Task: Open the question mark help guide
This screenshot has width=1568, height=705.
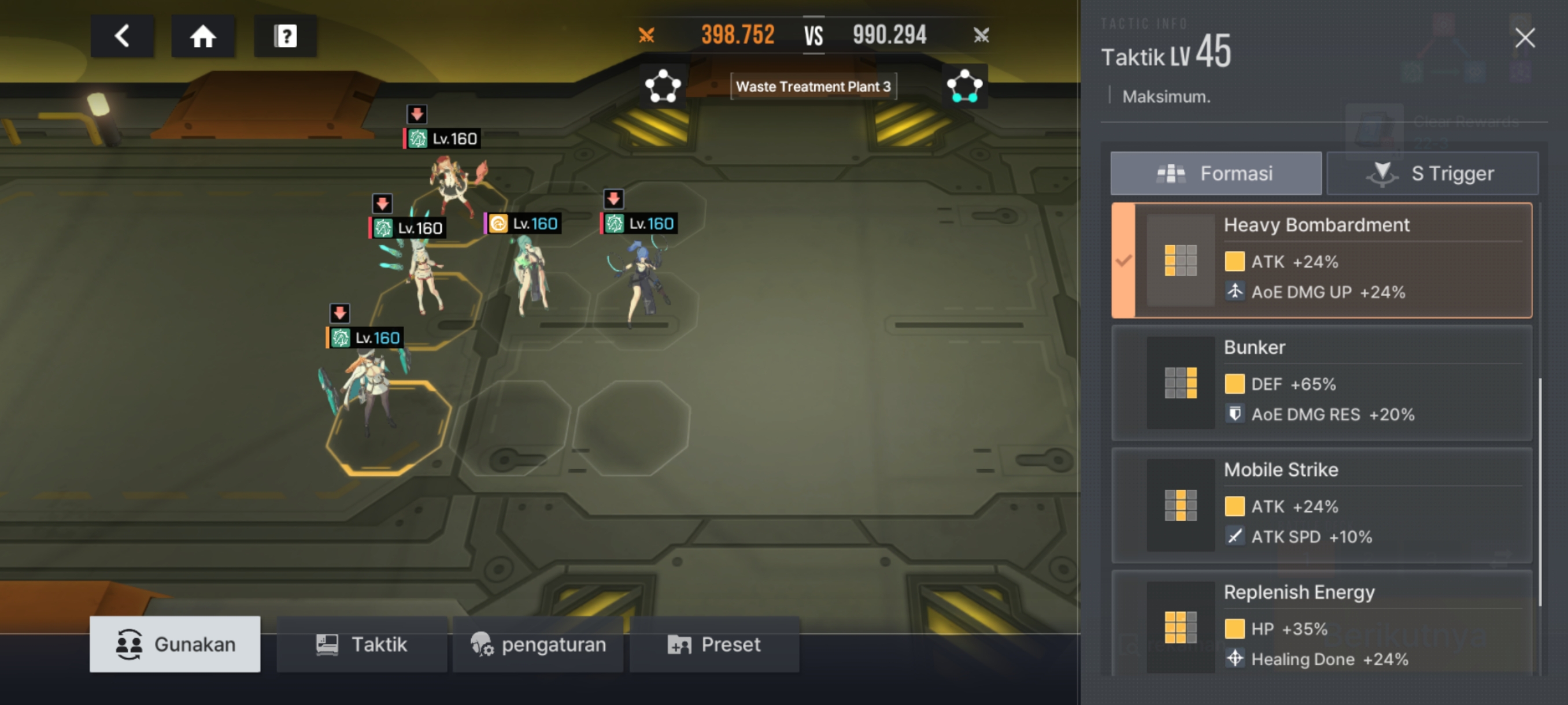Action: pos(285,36)
